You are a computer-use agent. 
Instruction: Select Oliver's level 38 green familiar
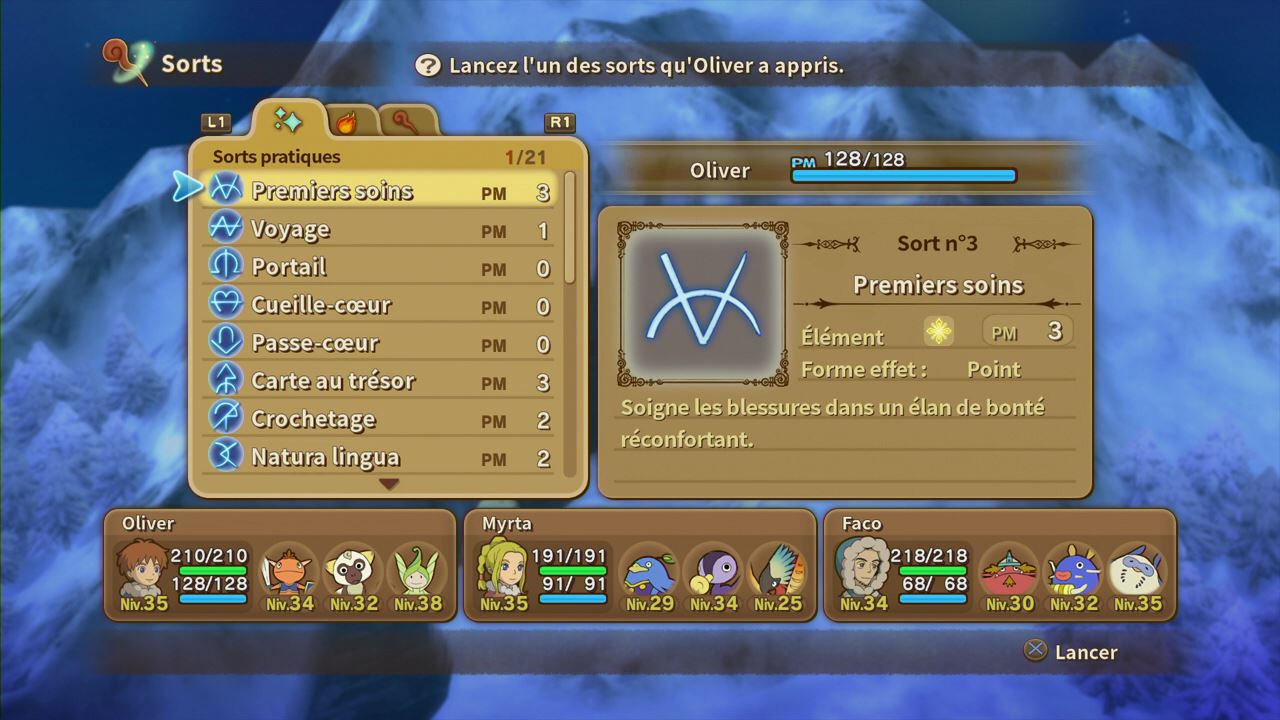click(x=417, y=573)
